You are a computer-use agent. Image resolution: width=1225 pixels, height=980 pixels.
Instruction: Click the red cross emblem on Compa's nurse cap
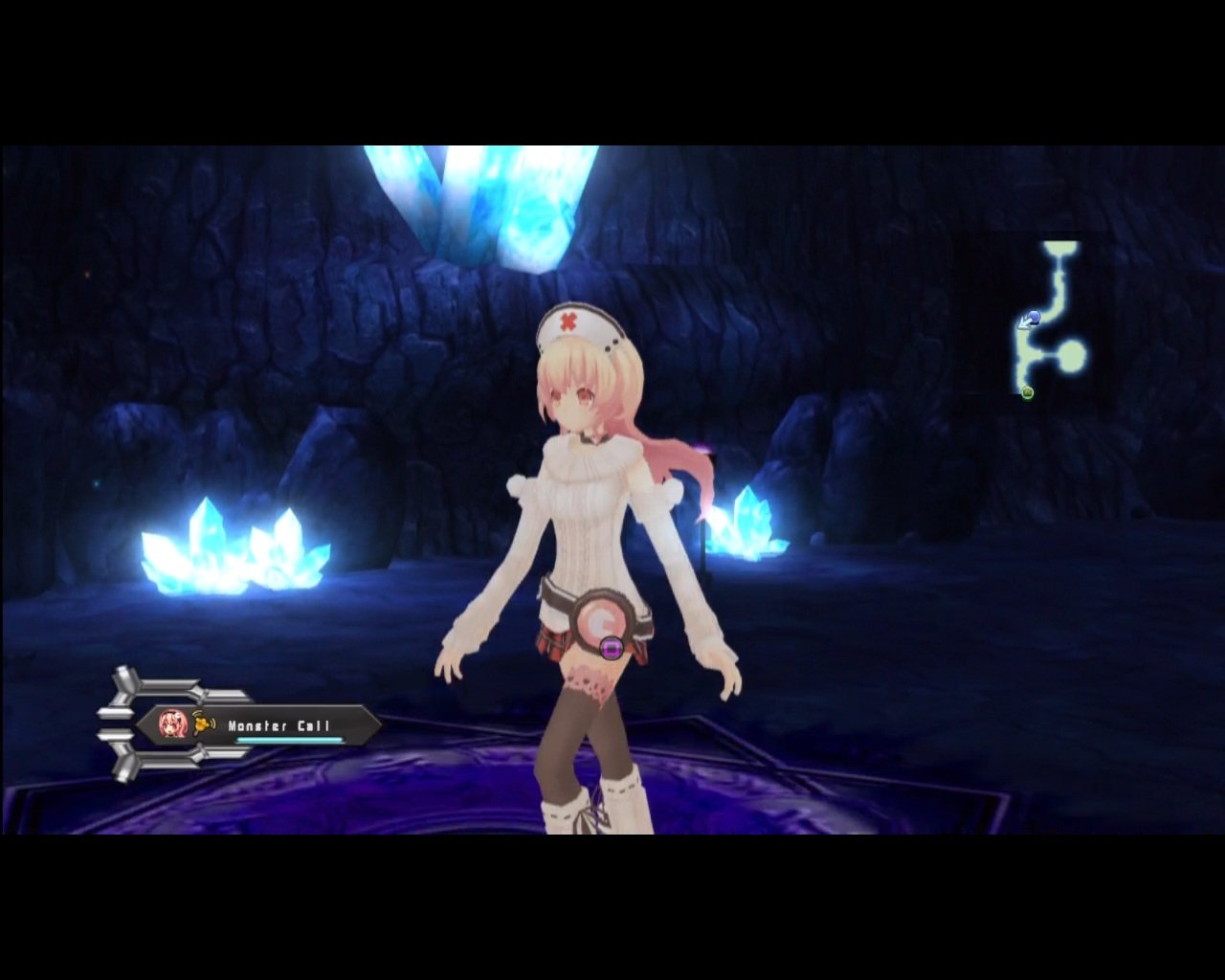[570, 320]
